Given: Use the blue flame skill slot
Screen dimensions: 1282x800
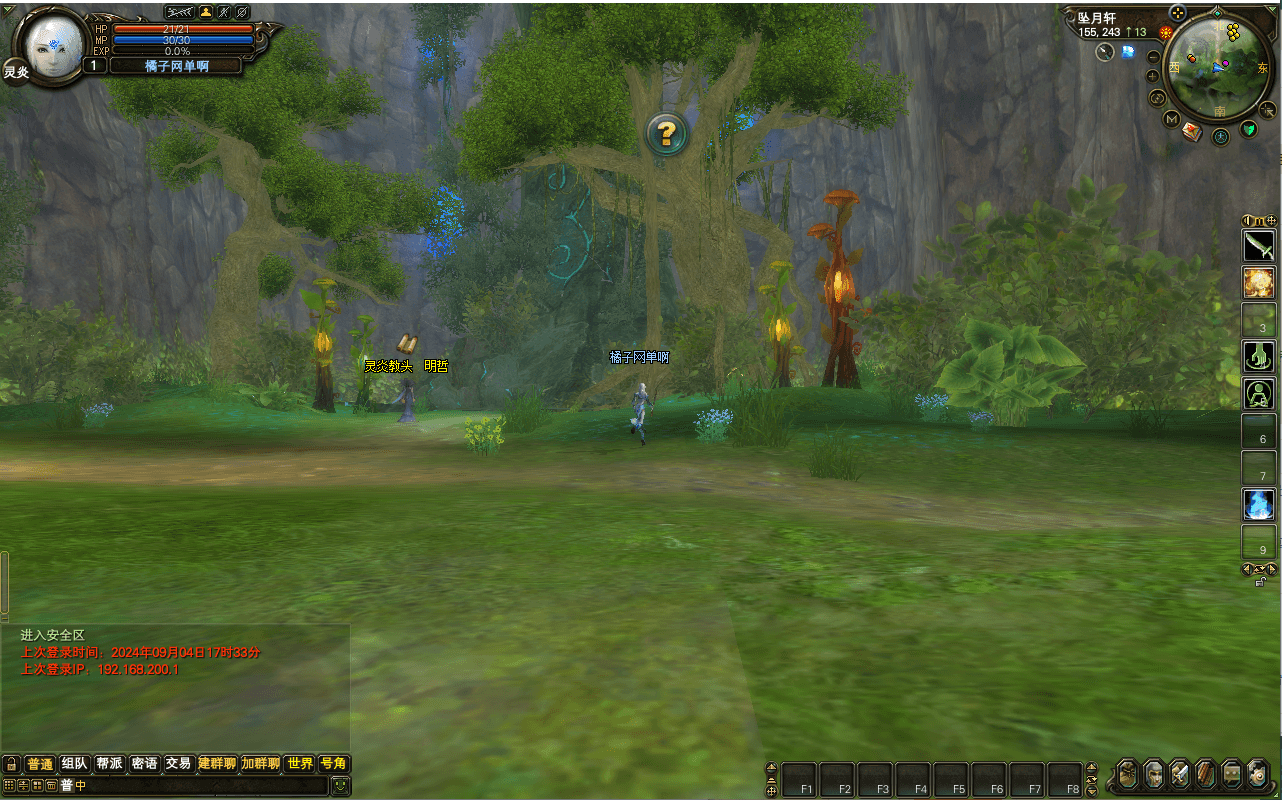Looking at the screenshot, I should pyautogui.click(x=1258, y=504).
